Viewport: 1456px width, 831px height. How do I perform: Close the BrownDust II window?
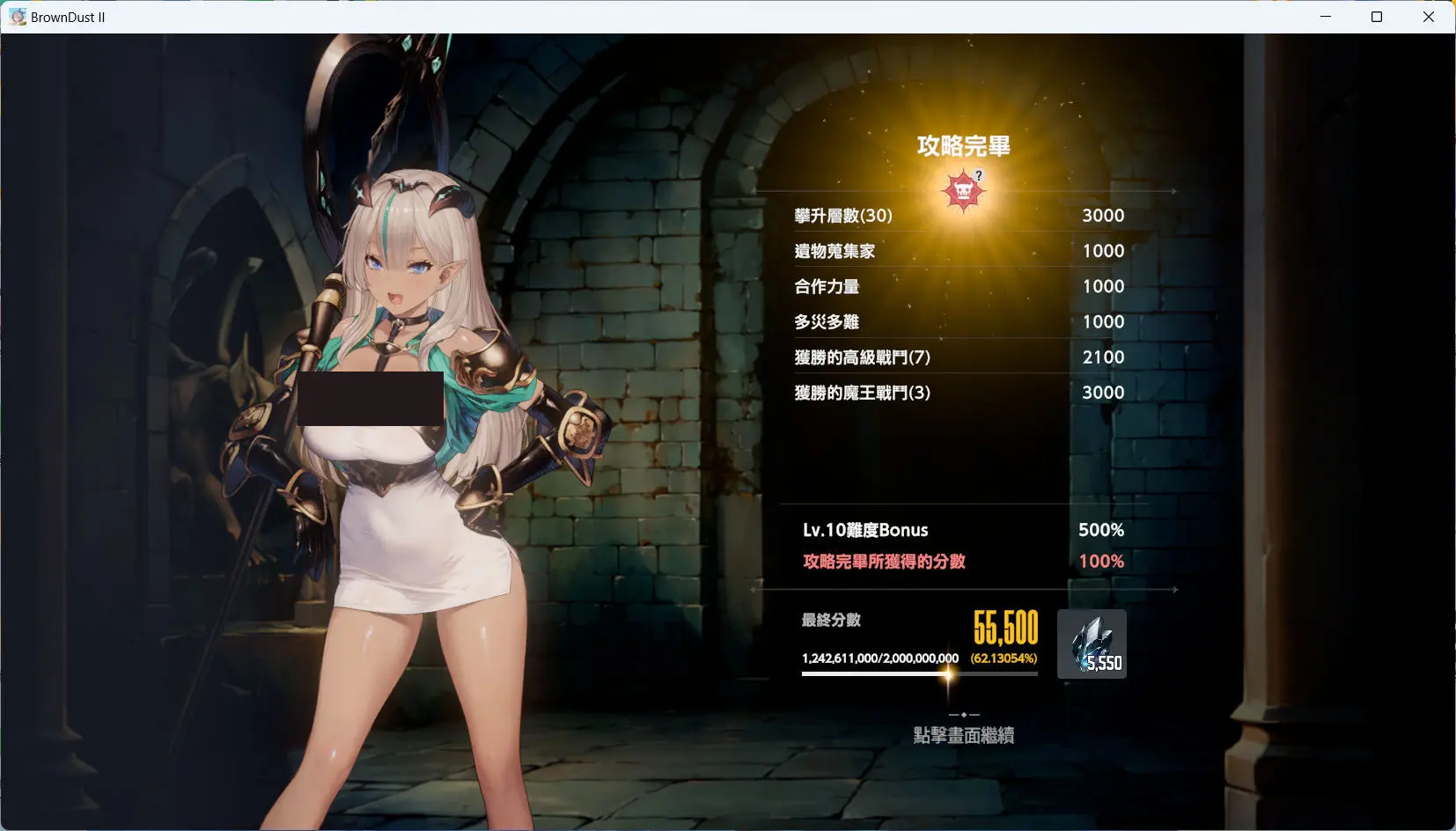tap(1429, 17)
